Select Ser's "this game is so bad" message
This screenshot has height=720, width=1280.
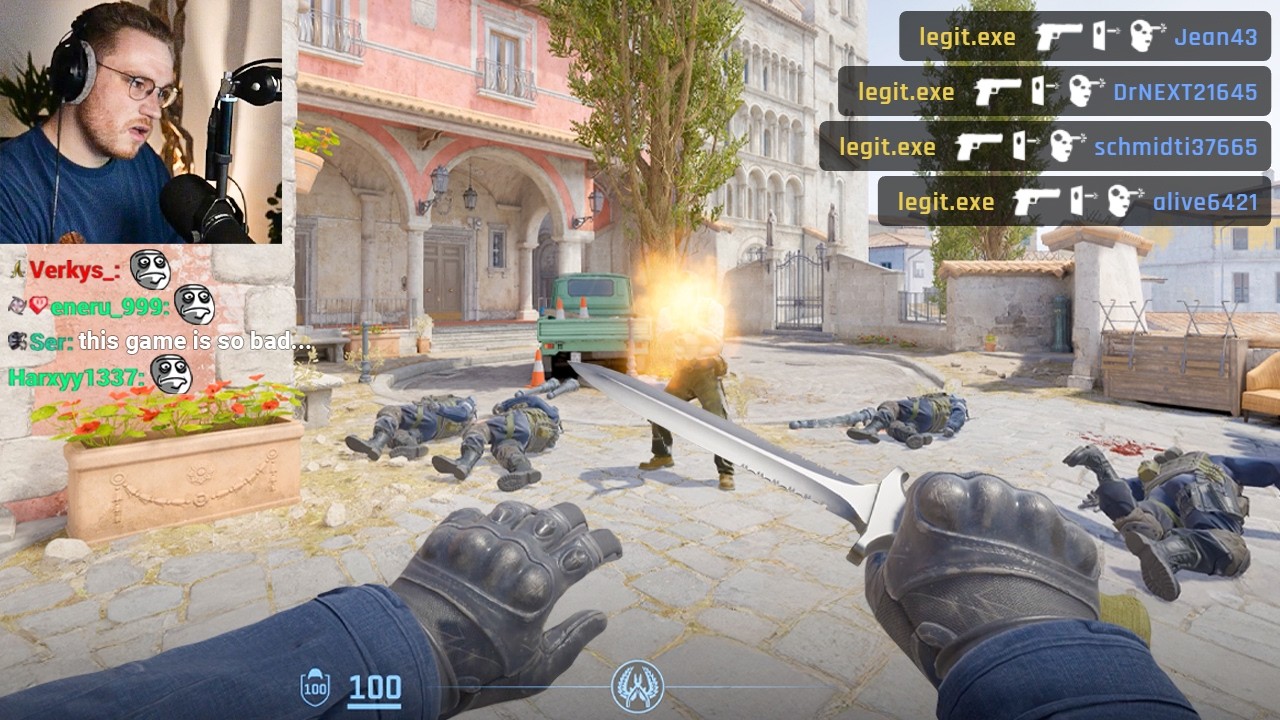point(196,342)
